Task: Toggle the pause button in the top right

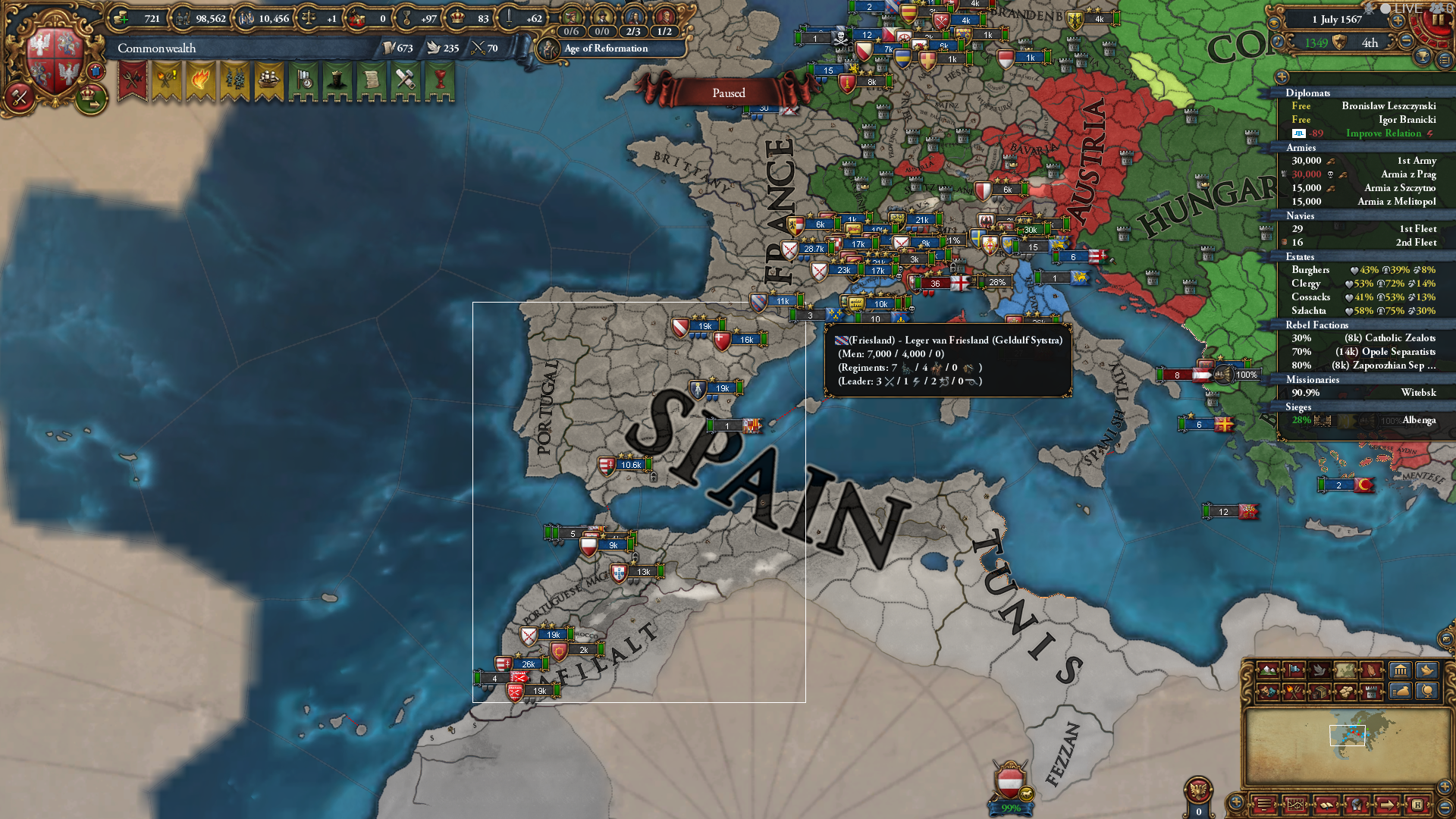Action: point(1439,19)
